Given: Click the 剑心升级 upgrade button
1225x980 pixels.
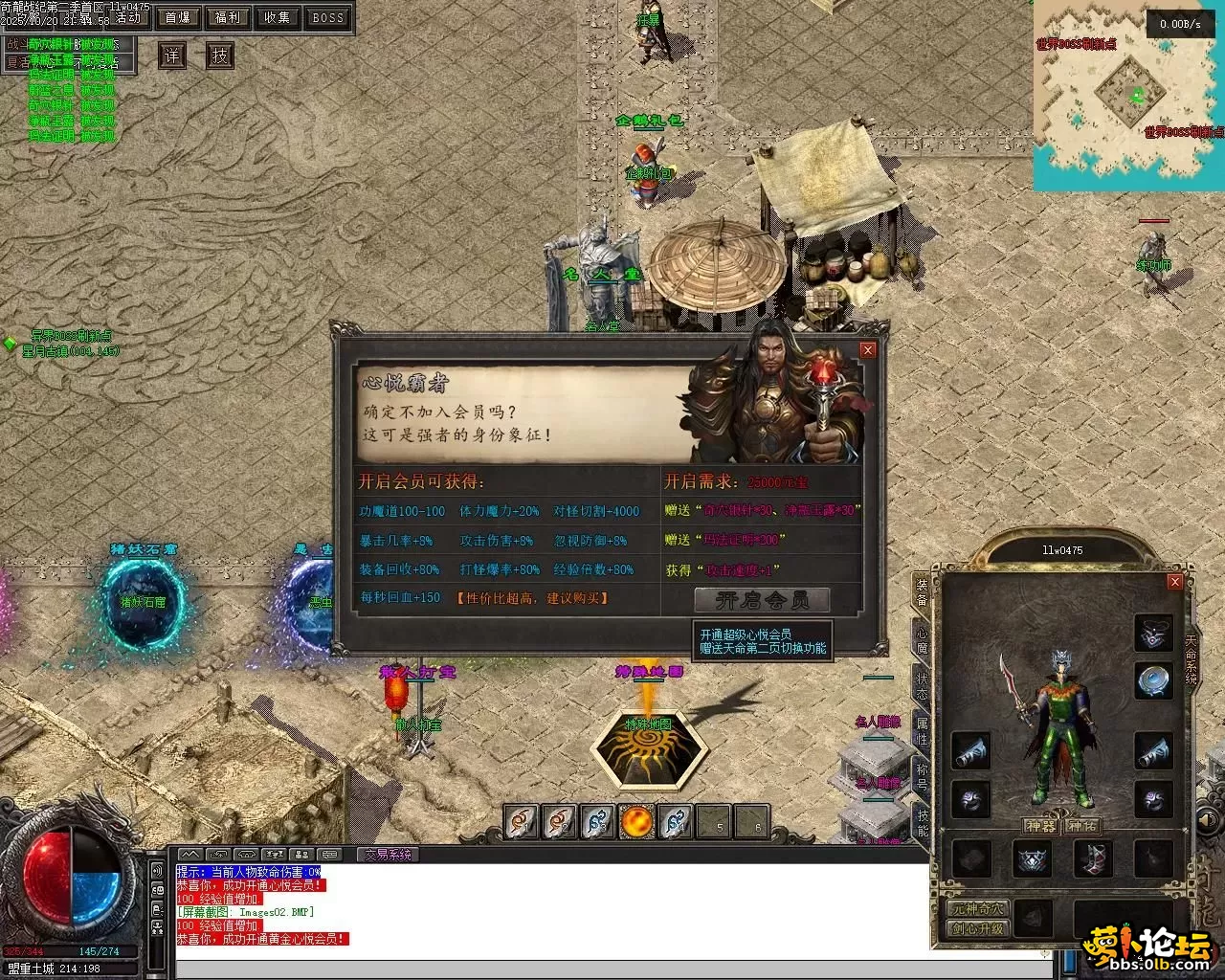Looking at the screenshot, I should [x=978, y=928].
